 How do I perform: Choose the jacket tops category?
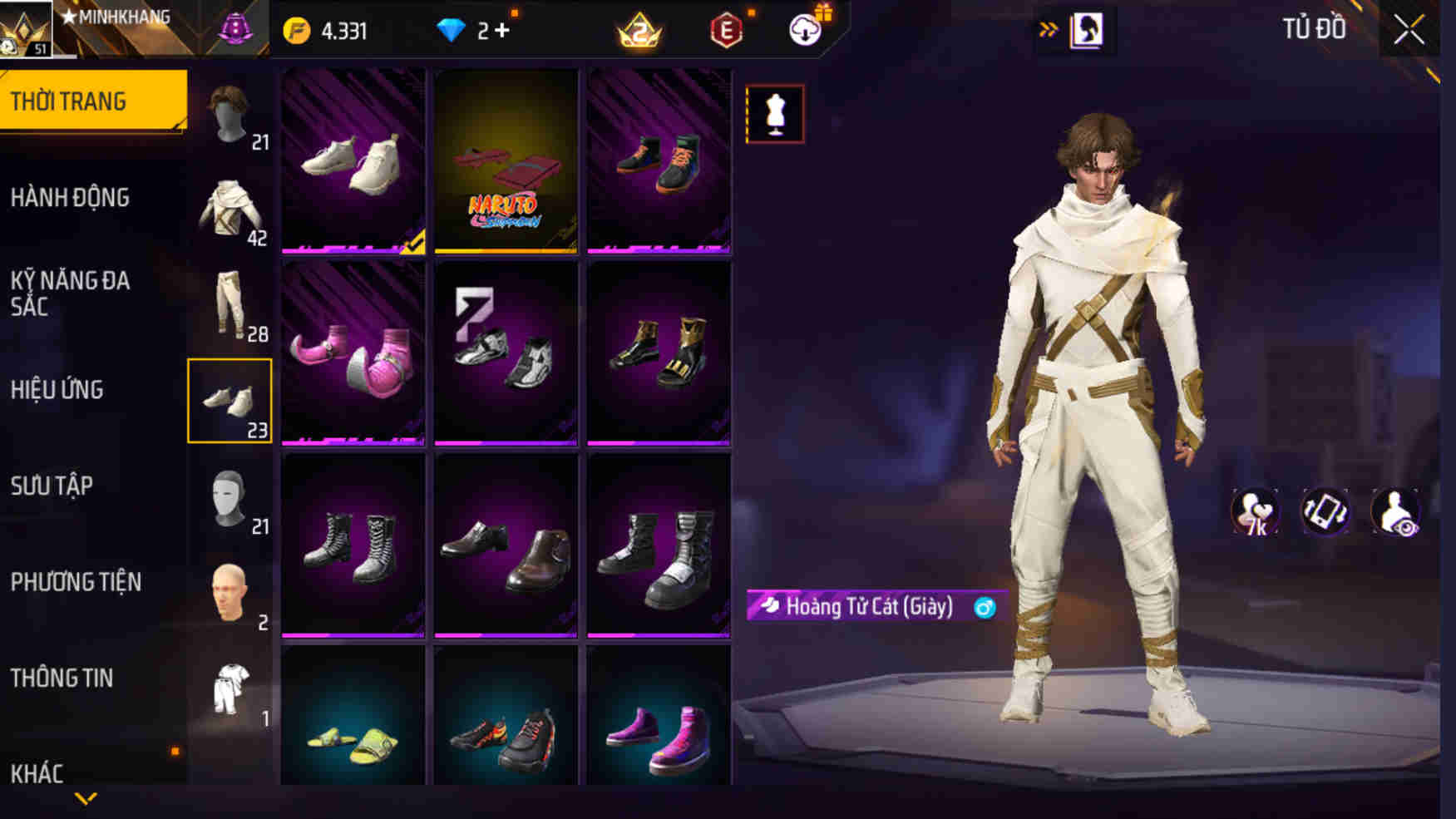click(x=230, y=210)
